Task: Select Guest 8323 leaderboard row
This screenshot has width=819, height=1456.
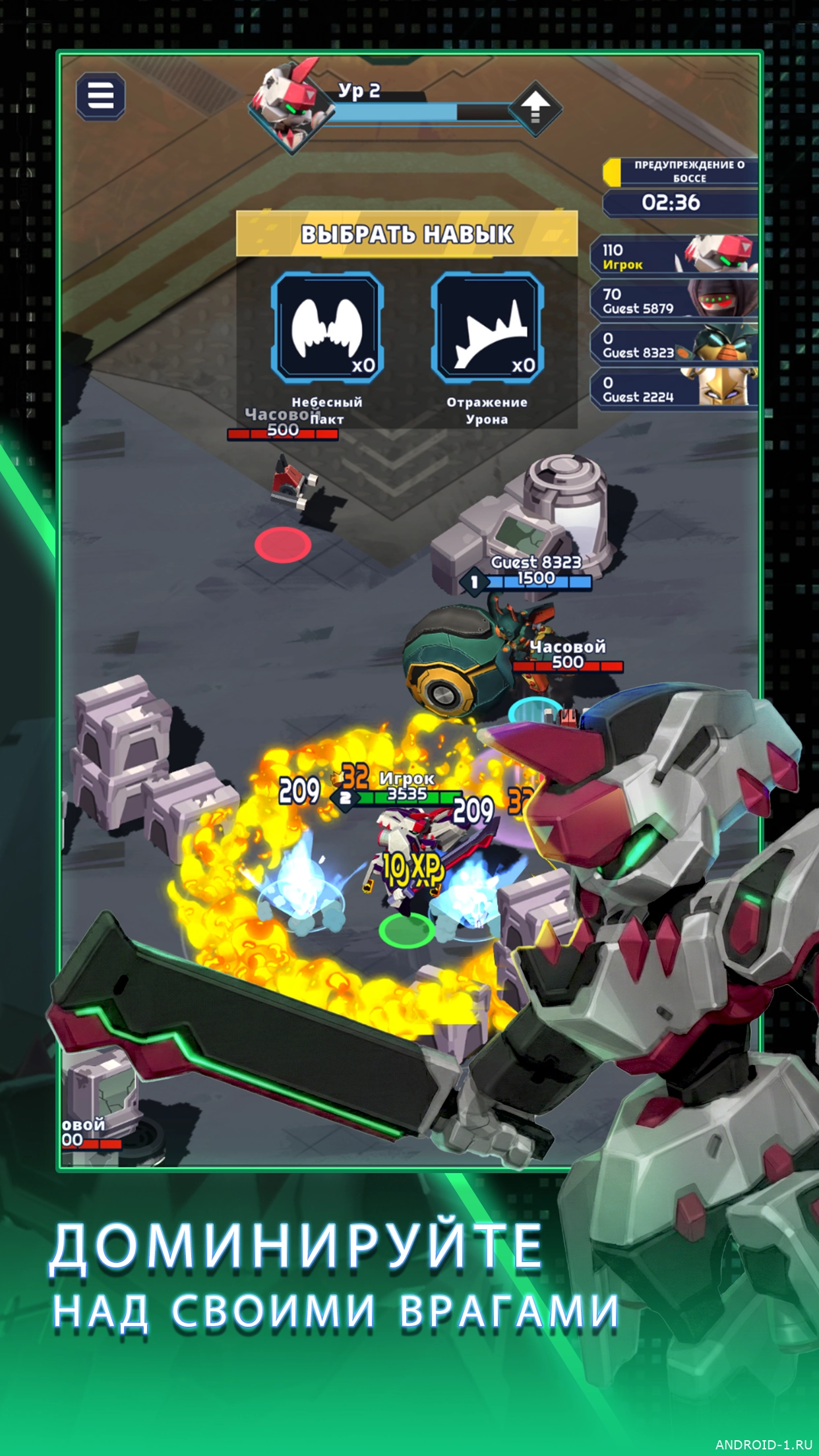Action: pyautogui.click(x=673, y=345)
